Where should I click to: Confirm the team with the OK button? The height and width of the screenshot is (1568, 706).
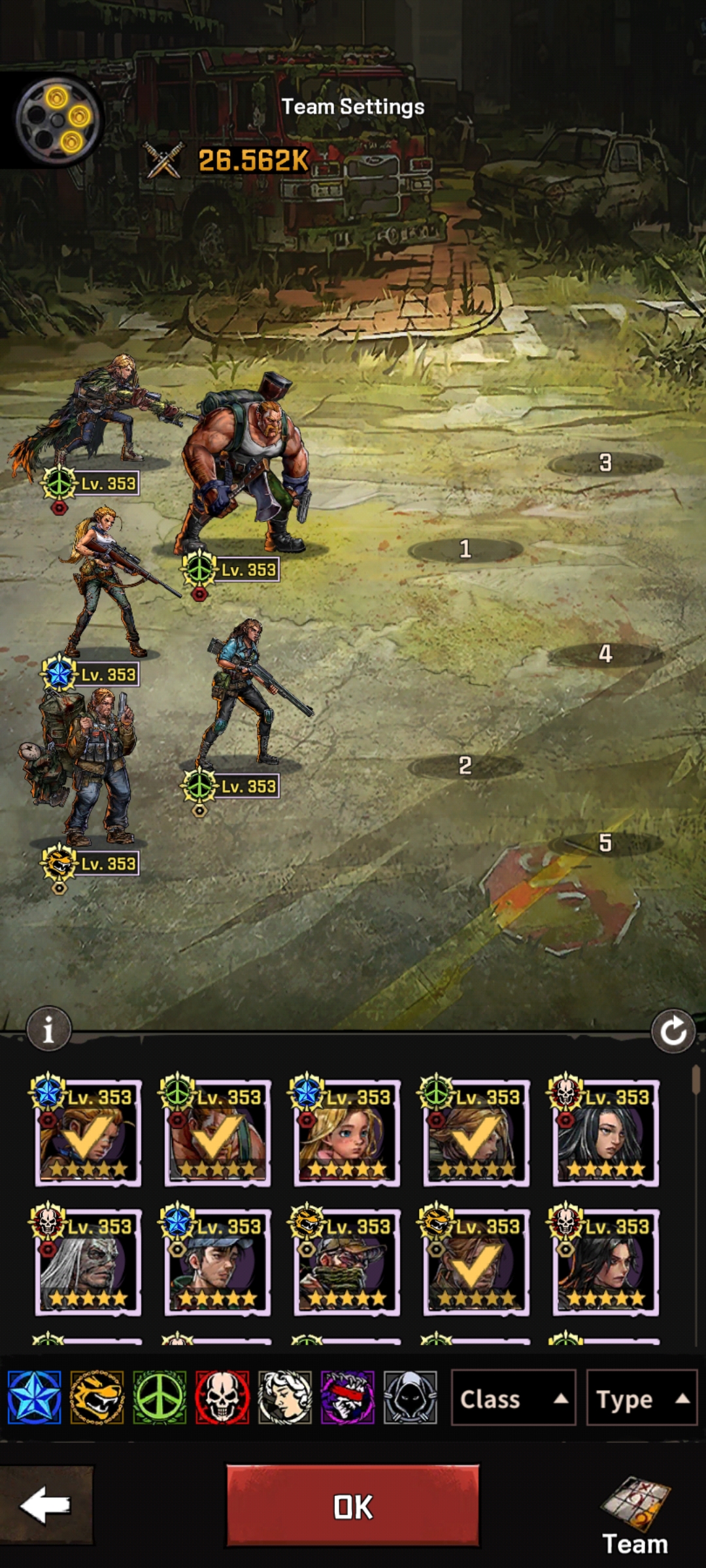(x=352, y=1506)
